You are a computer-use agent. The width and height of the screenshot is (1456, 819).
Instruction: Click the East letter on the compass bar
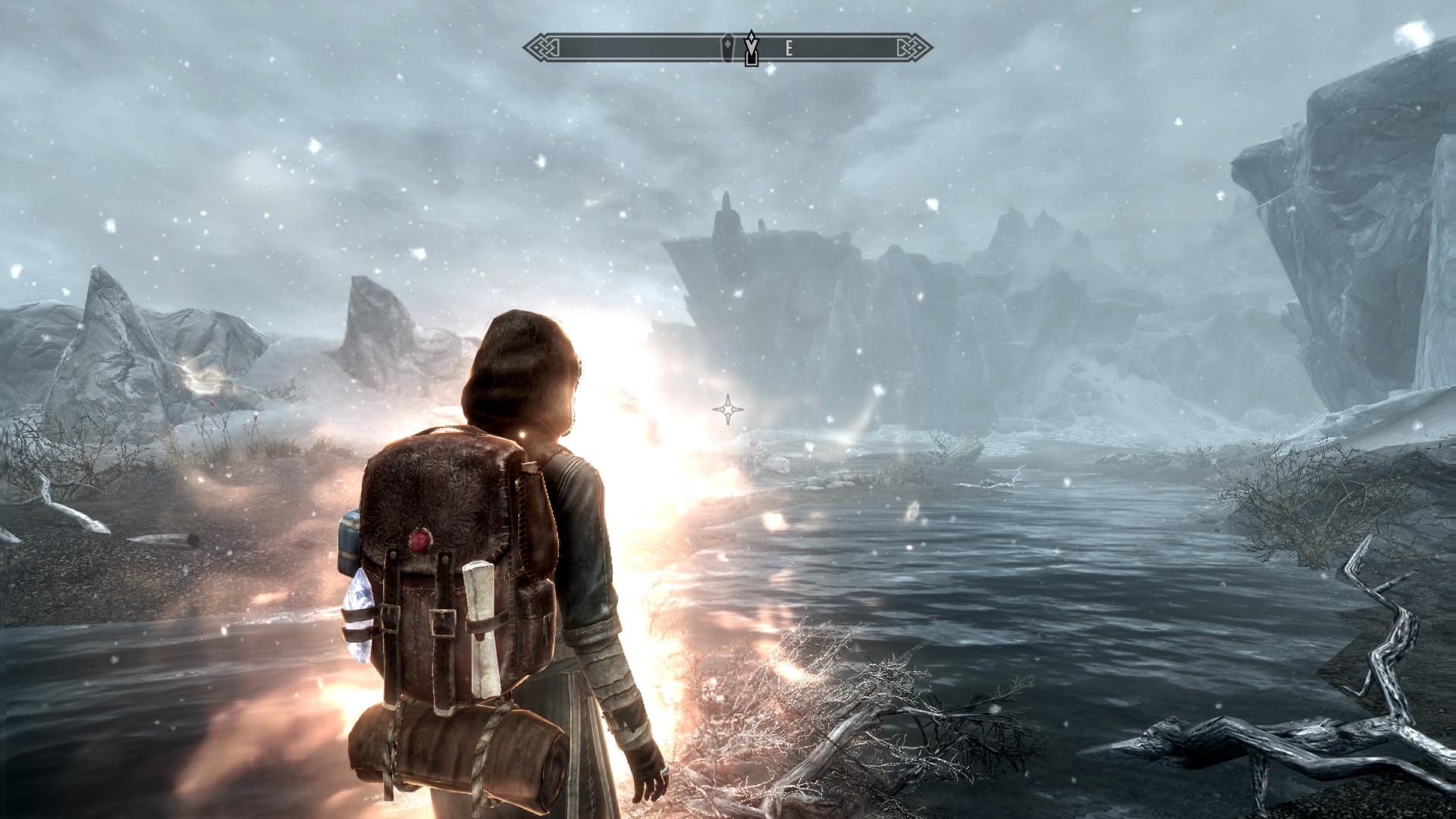click(789, 49)
